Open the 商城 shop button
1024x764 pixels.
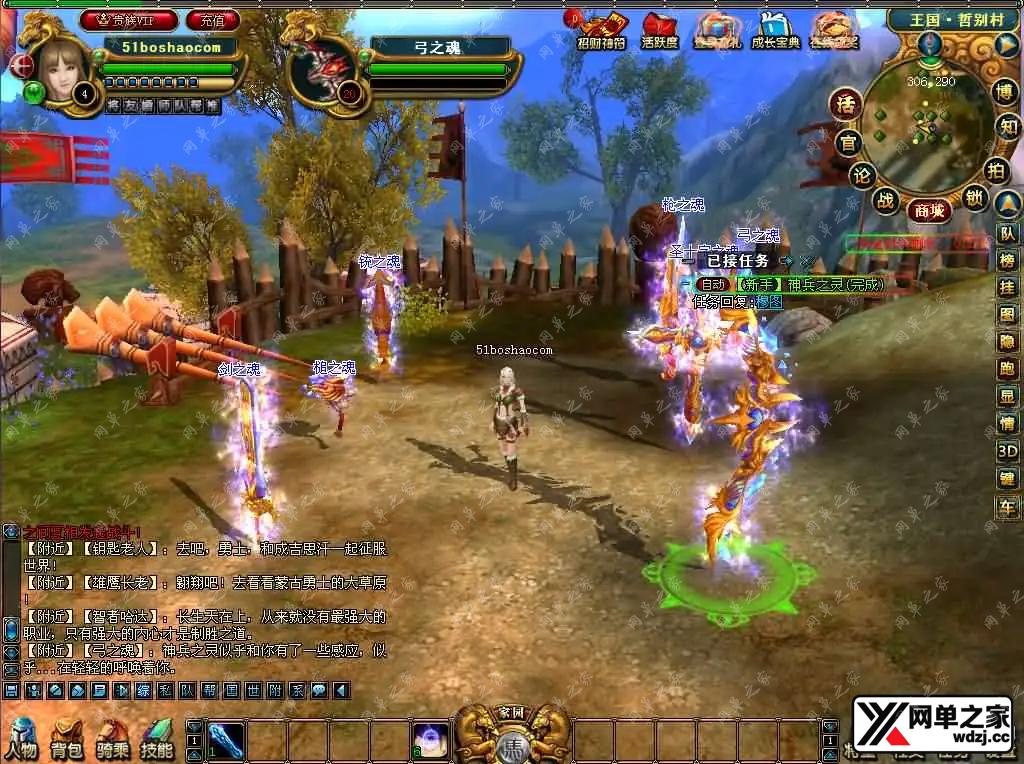[927, 210]
